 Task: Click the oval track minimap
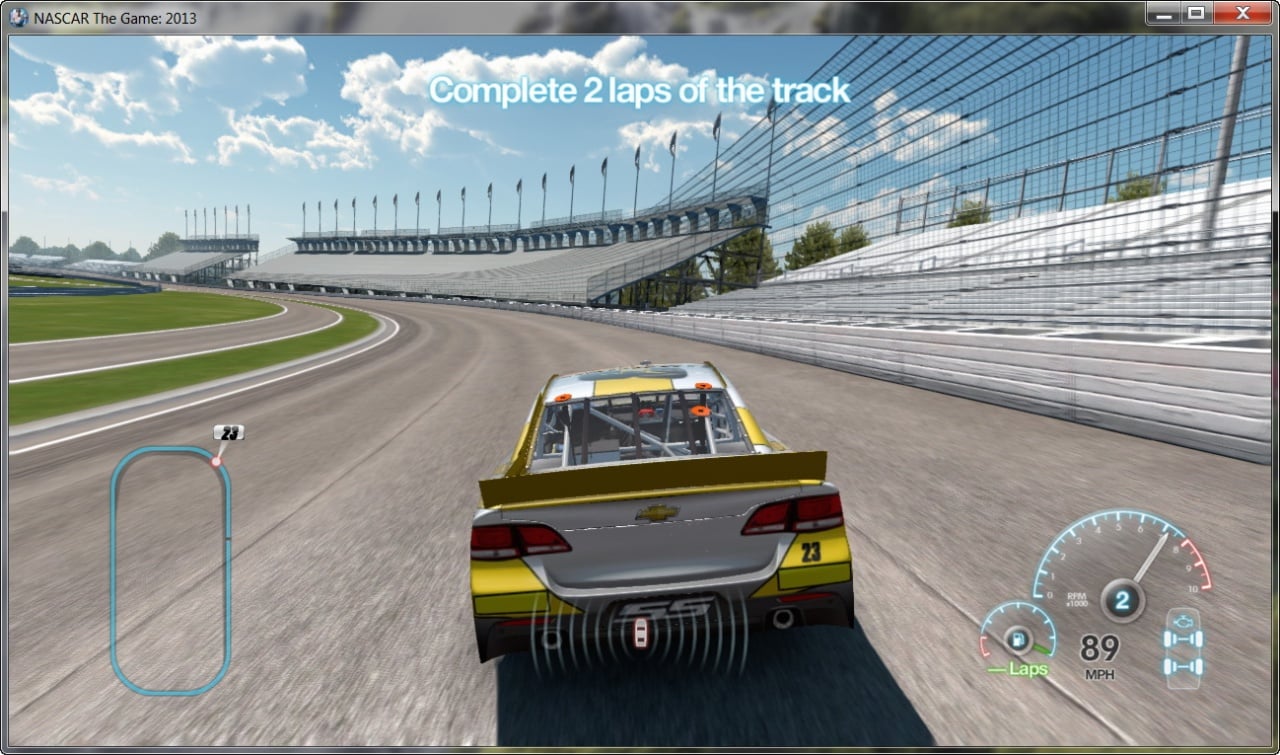coord(171,570)
